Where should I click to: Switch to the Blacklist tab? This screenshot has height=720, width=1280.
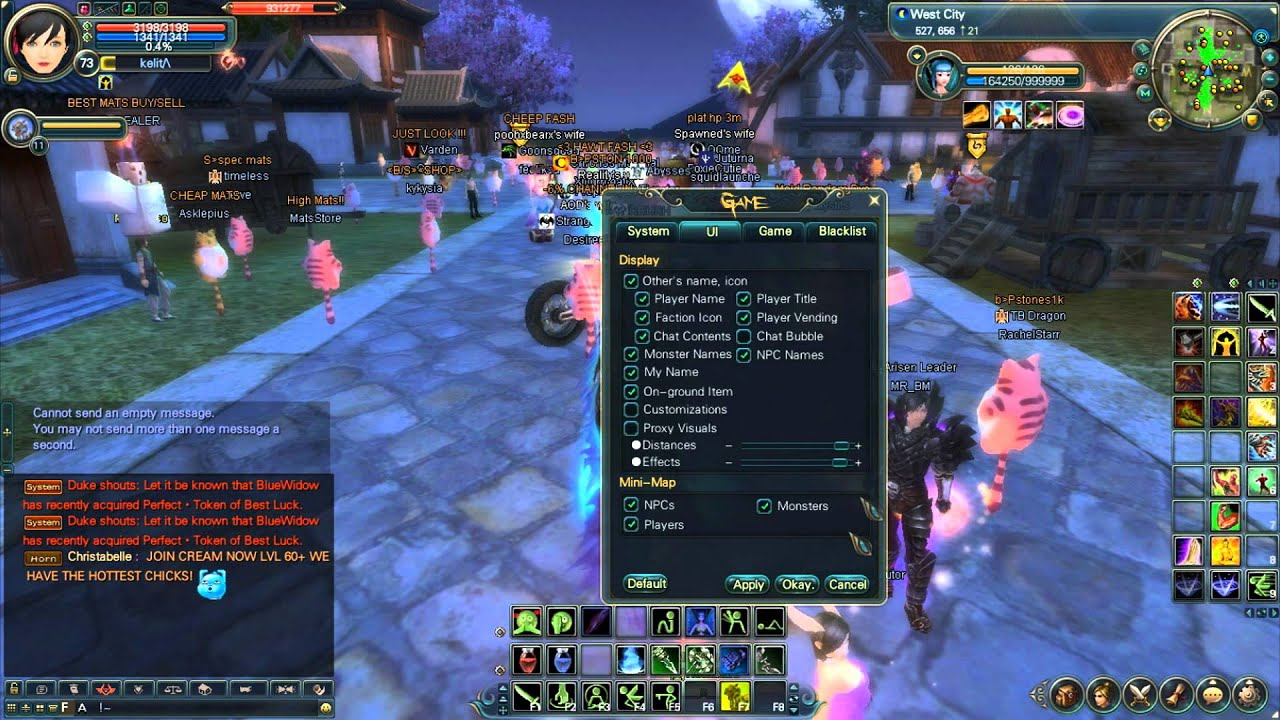841,231
